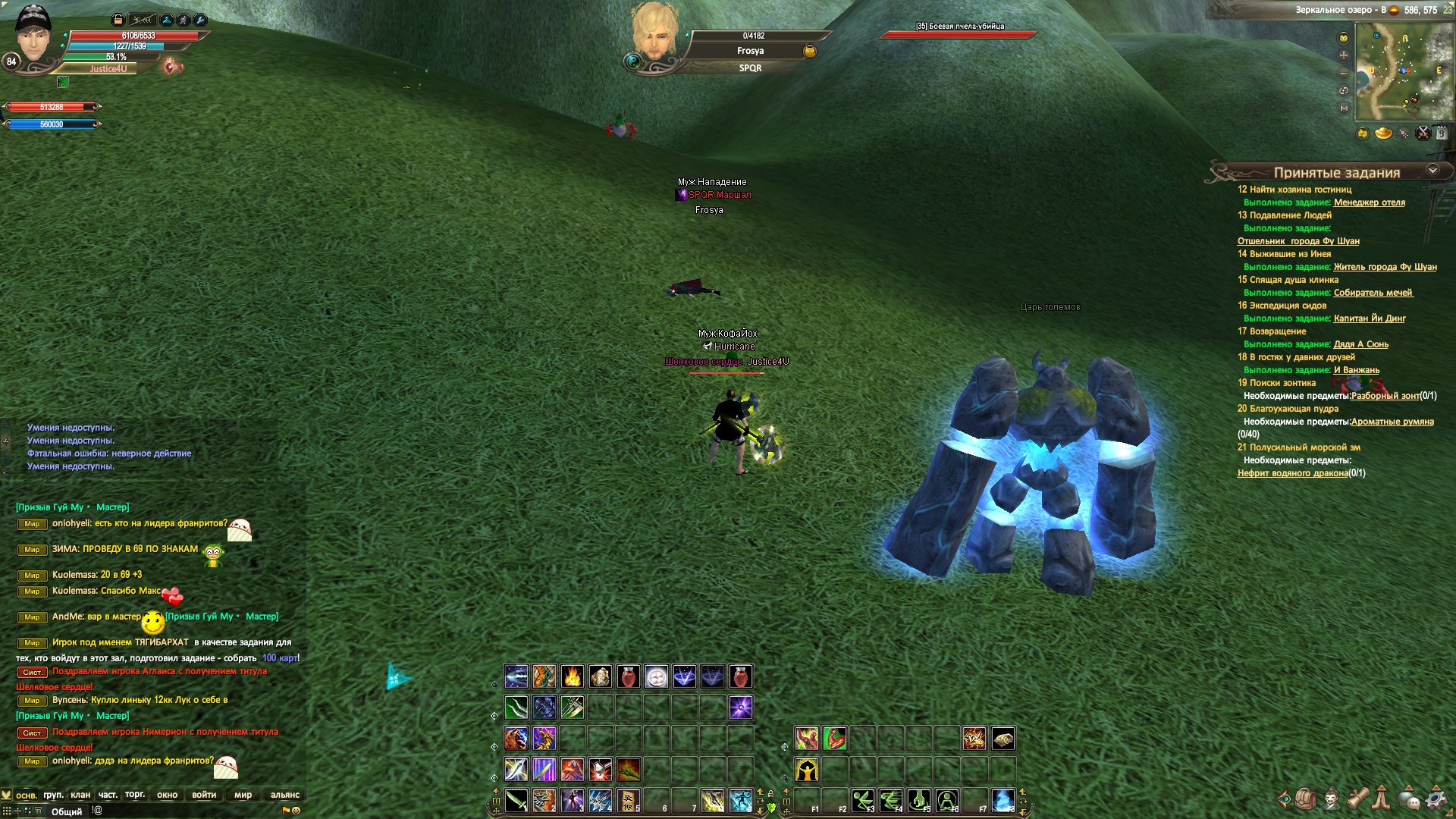This screenshot has width=1456, height=819.
Task: Open the world map with M button
Action: coord(1344,108)
